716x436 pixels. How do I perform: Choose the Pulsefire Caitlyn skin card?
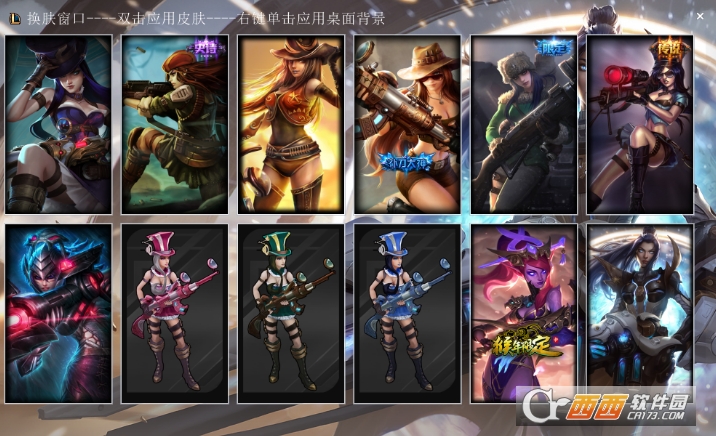coord(640,313)
